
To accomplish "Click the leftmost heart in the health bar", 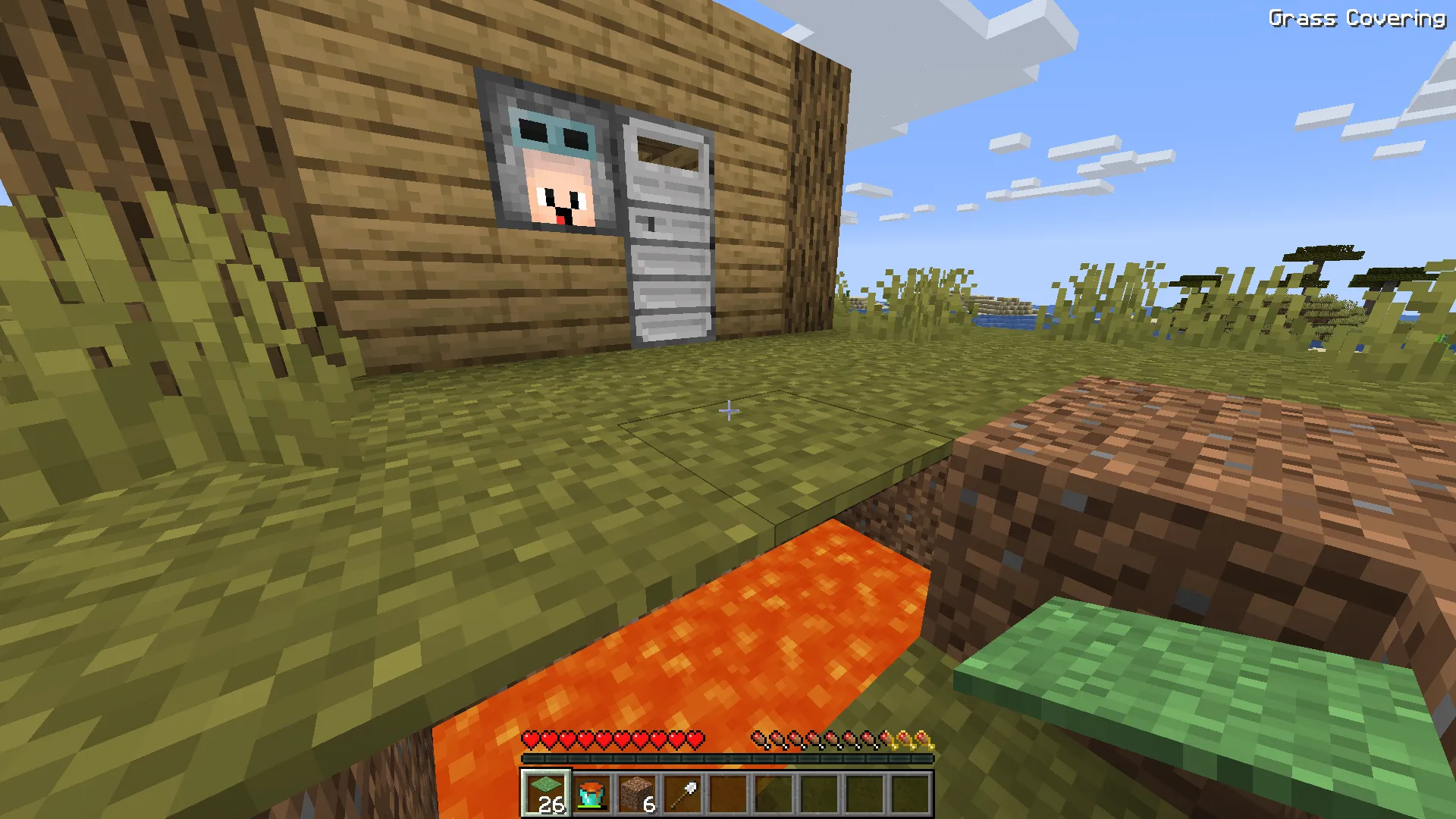I will 529,739.
